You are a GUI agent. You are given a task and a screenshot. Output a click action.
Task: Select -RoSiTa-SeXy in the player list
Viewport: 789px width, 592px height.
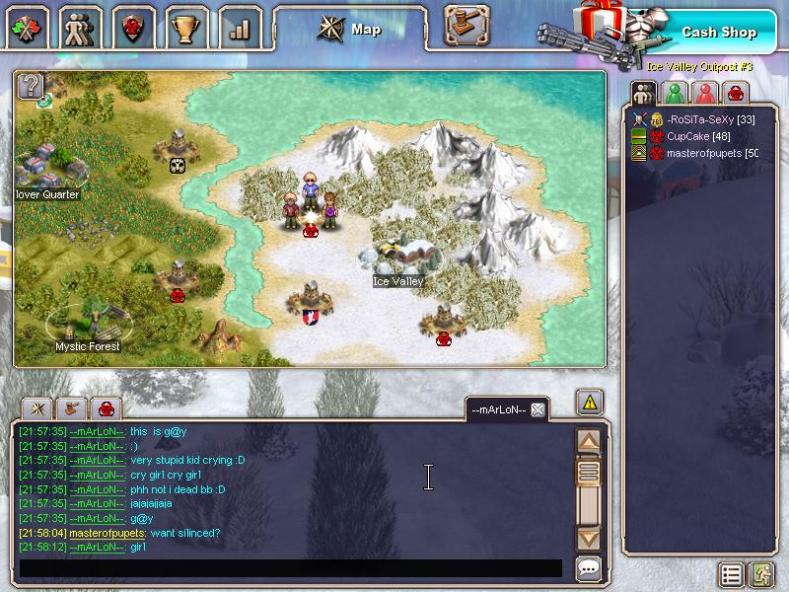(711, 120)
